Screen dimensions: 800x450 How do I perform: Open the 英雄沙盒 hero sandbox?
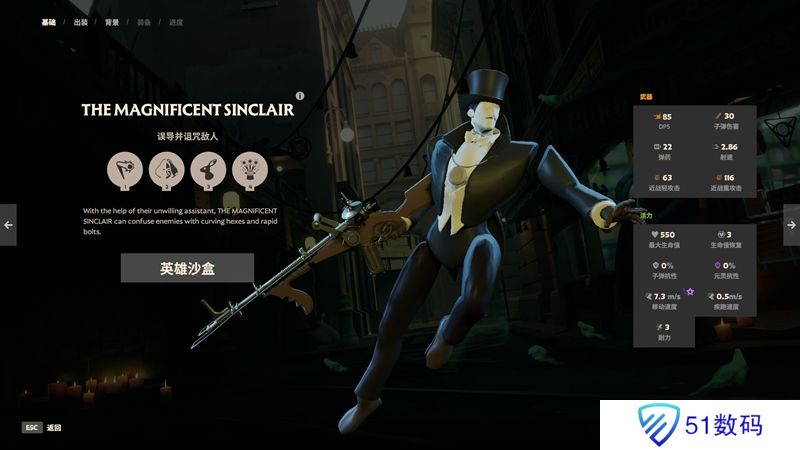pos(187,268)
